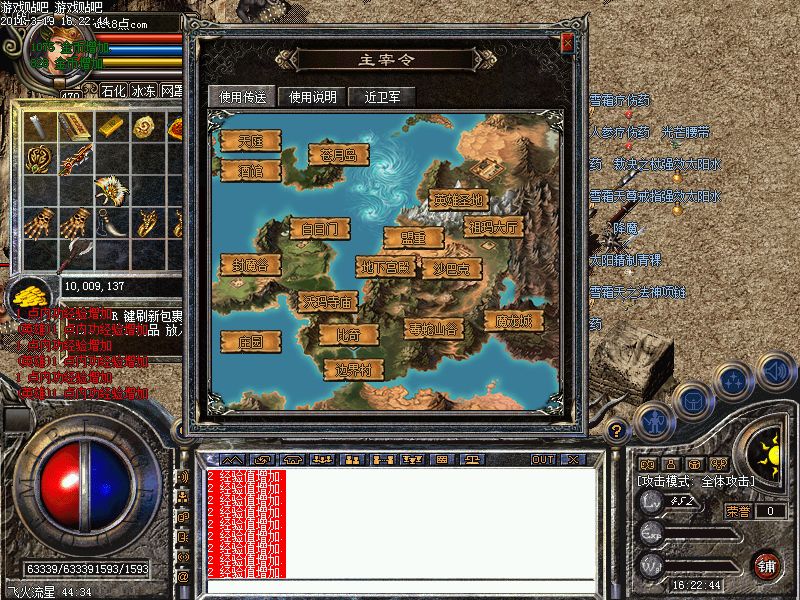
Task: Select 英雄圣地 on the world map
Action: coord(459,199)
